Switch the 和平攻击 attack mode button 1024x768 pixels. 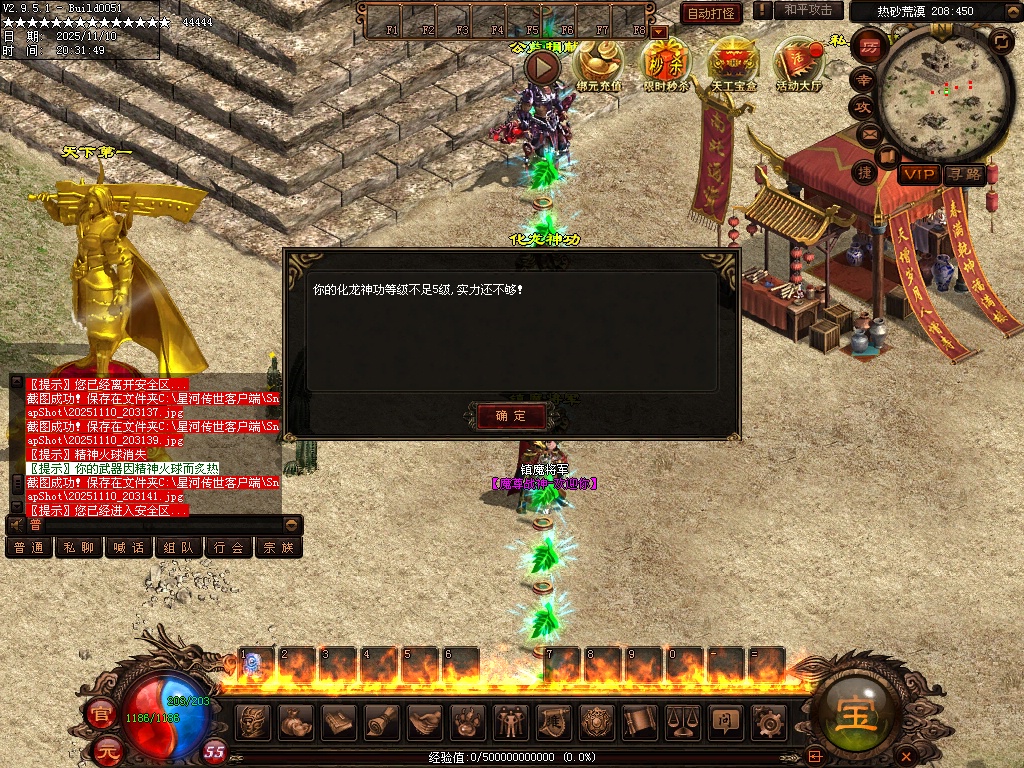click(x=808, y=10)
